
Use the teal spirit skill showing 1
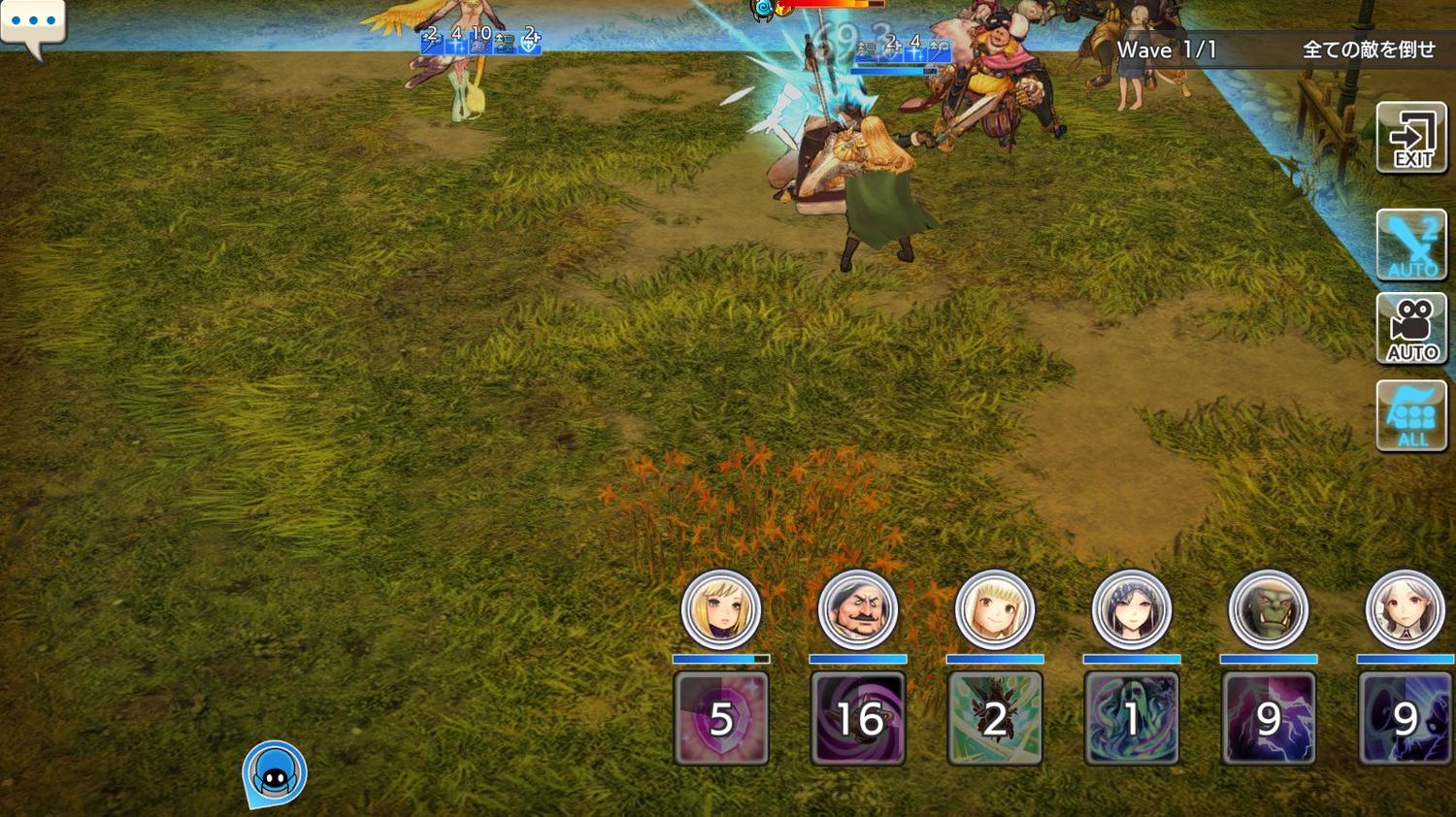tap(1131, 718)
